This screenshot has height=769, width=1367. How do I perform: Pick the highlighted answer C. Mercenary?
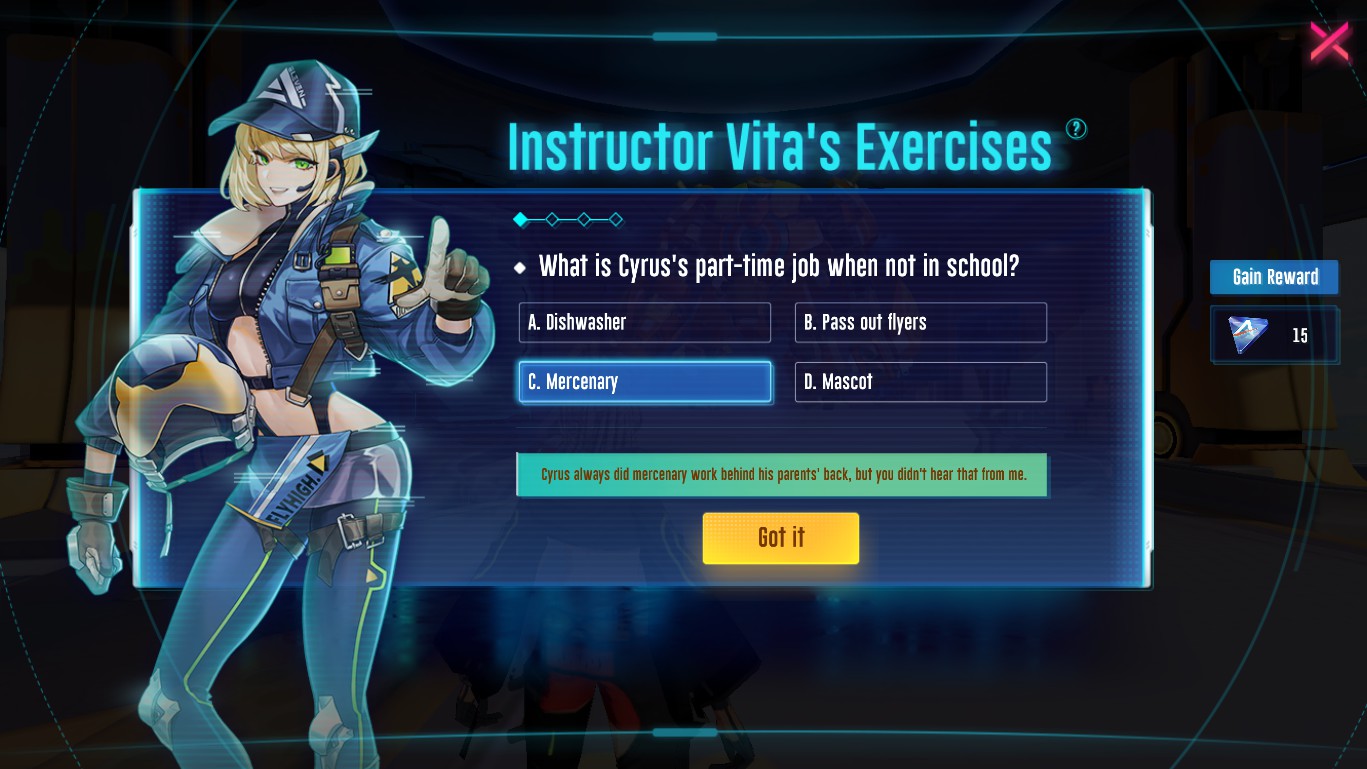[x=644, y=382]
